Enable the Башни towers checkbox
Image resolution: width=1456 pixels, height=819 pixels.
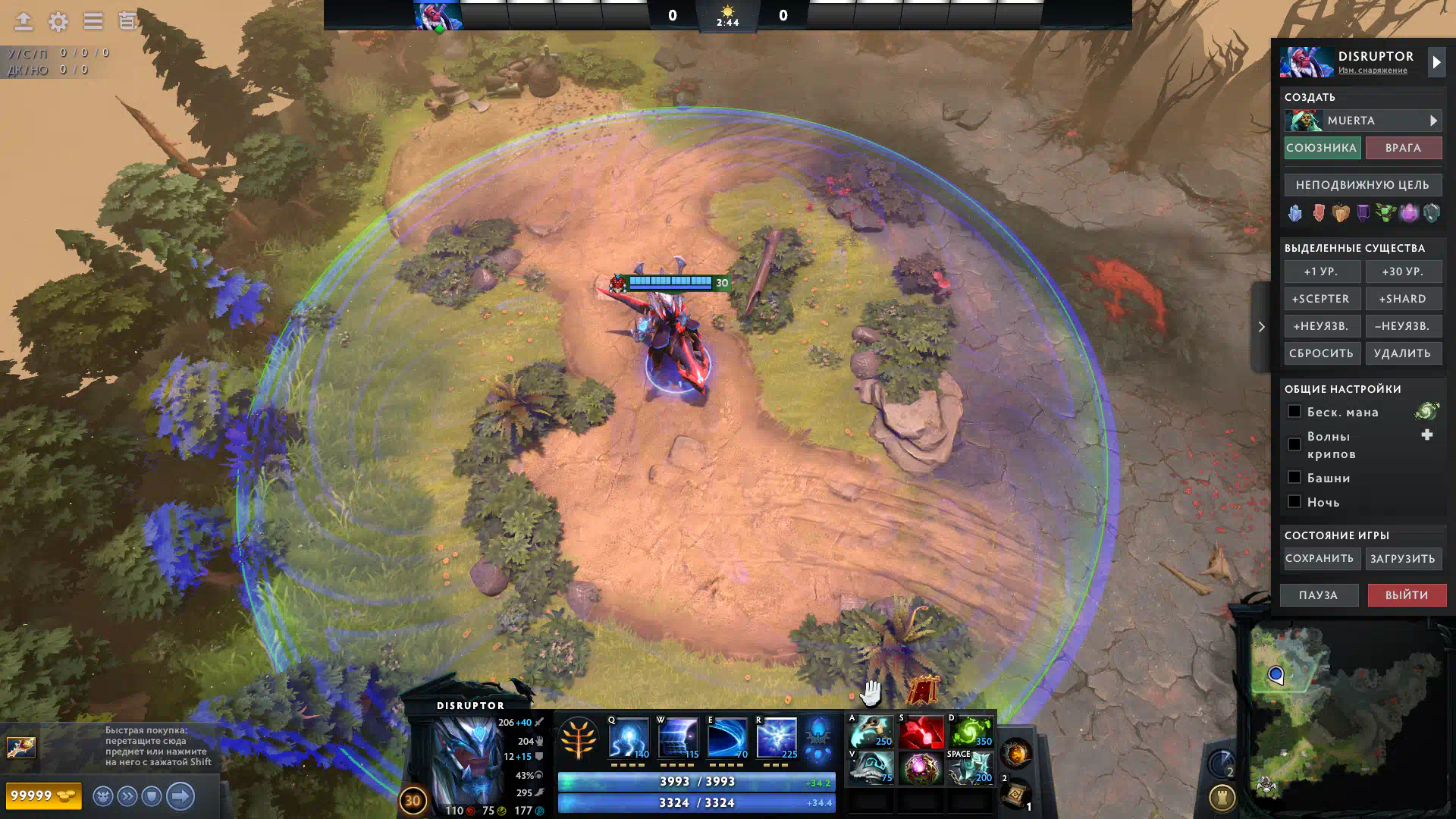[1294, 478]
